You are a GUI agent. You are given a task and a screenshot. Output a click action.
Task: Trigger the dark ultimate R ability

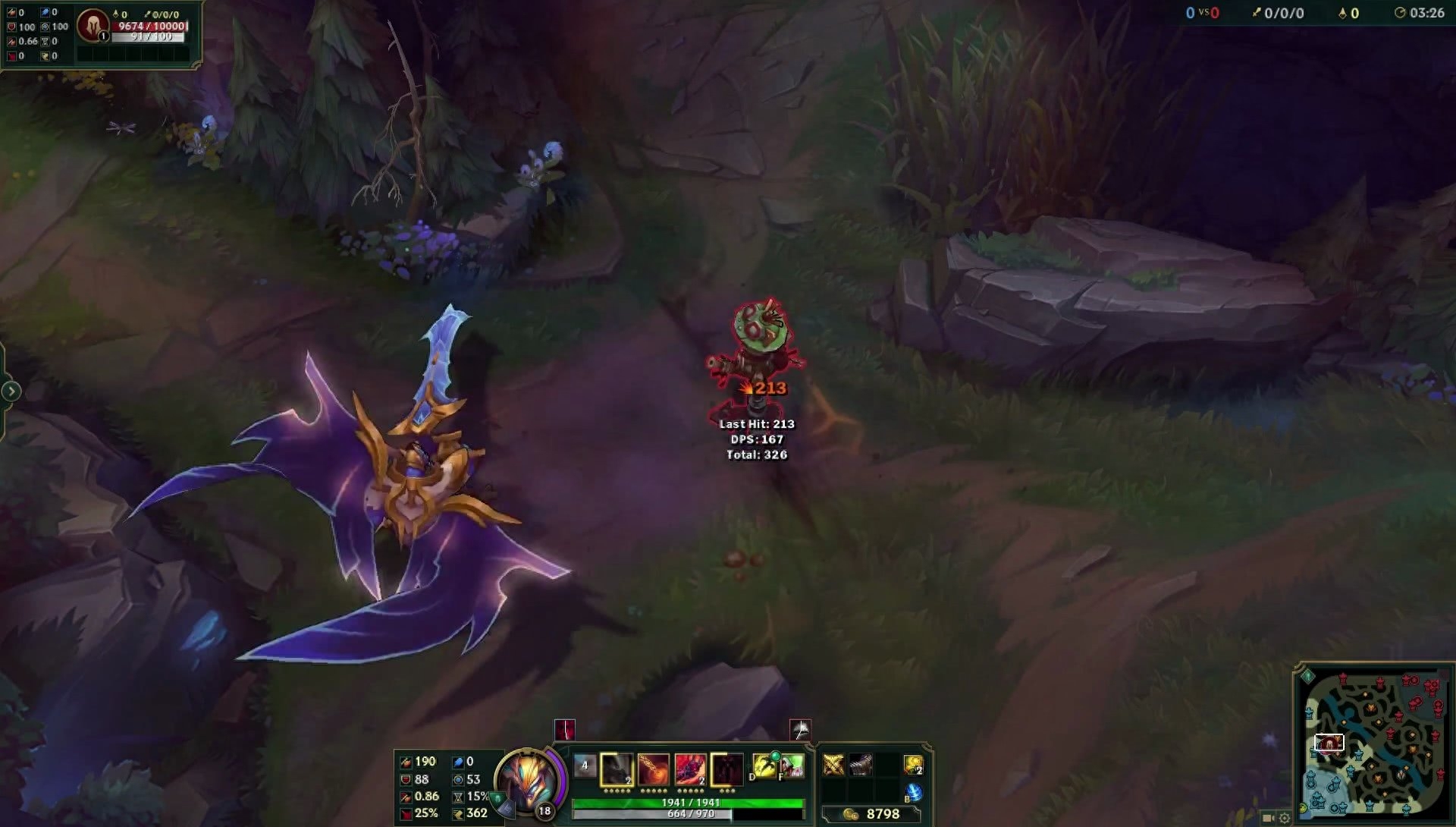coord(726,769)
